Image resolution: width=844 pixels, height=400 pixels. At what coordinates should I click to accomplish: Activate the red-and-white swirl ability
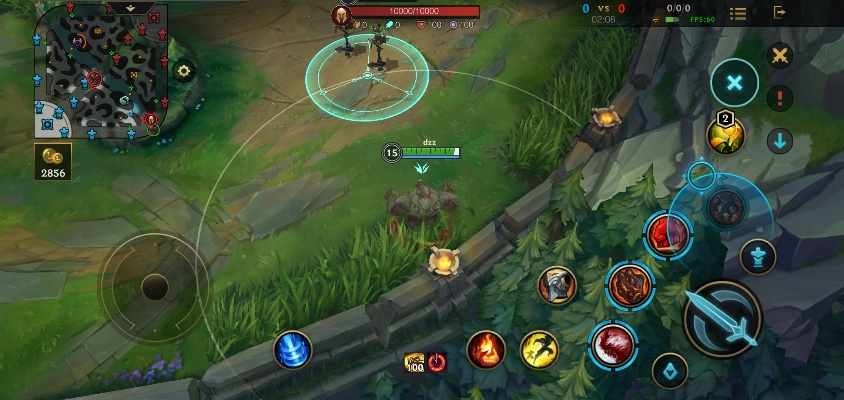tap(613, 344)
